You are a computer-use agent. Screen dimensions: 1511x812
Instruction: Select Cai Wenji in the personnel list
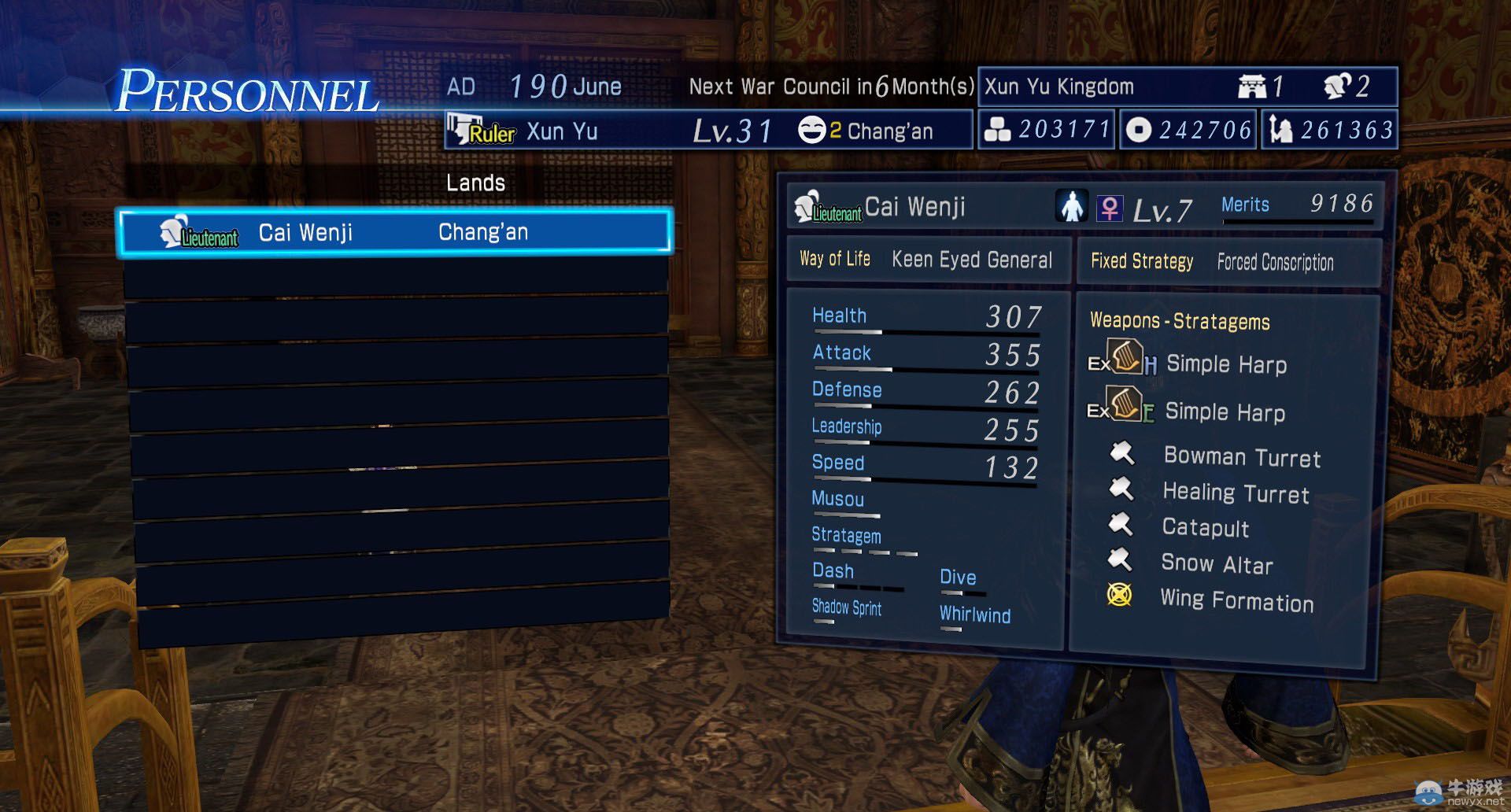point(393,233)
